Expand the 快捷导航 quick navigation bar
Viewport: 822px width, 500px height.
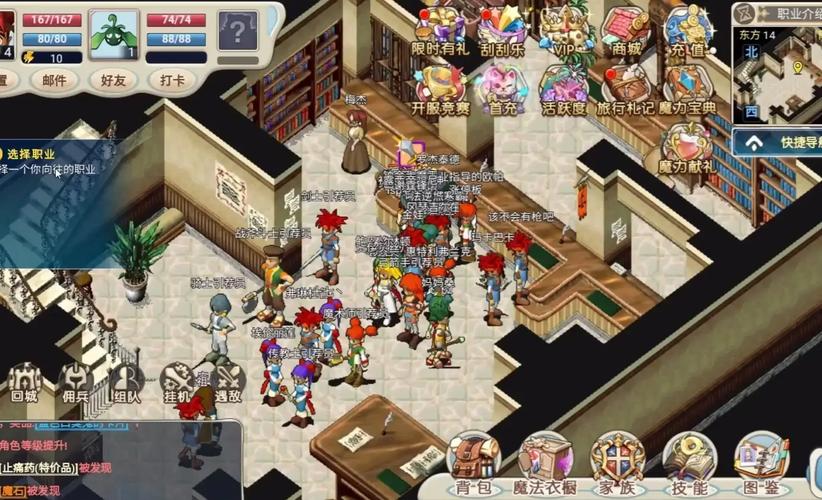point(778,143)
